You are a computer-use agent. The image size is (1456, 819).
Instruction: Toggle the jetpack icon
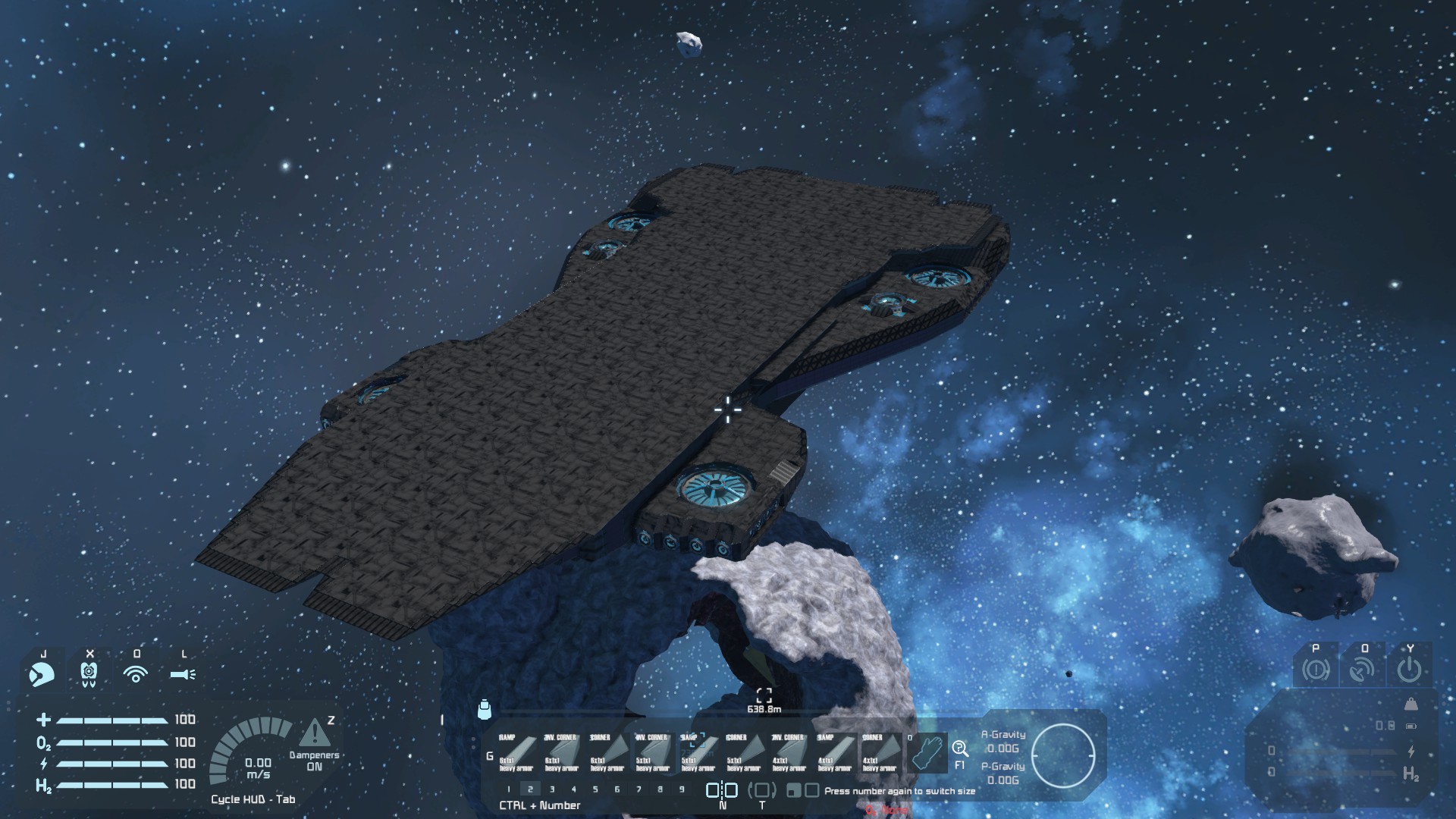(x=89, y=673)
